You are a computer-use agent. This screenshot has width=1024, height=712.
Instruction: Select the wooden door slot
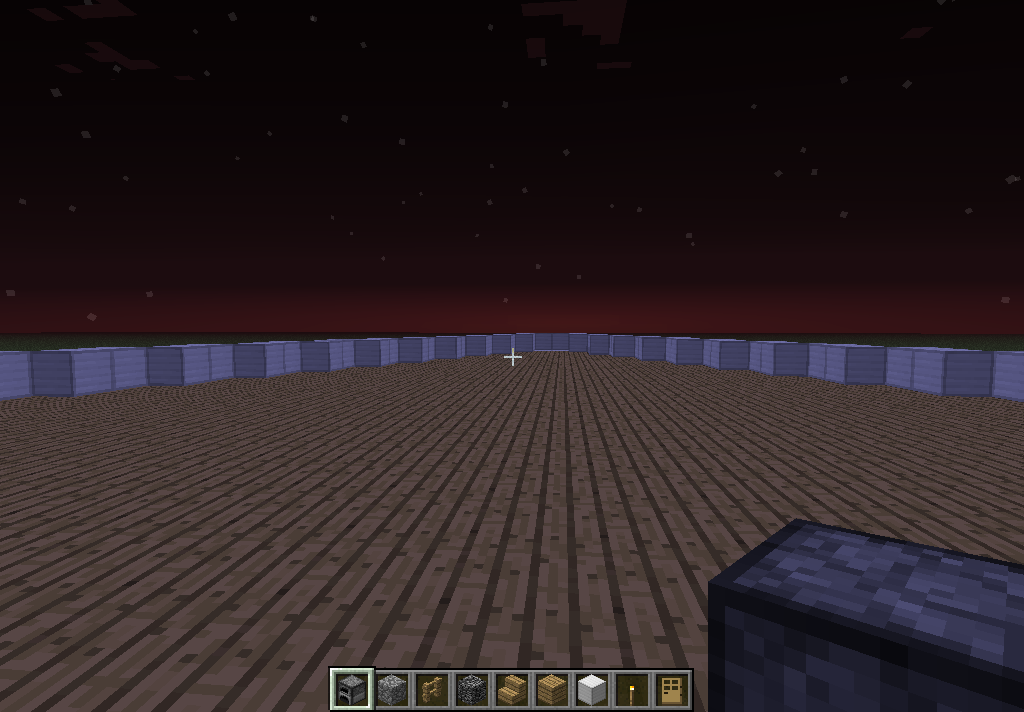tap(672, 689)
